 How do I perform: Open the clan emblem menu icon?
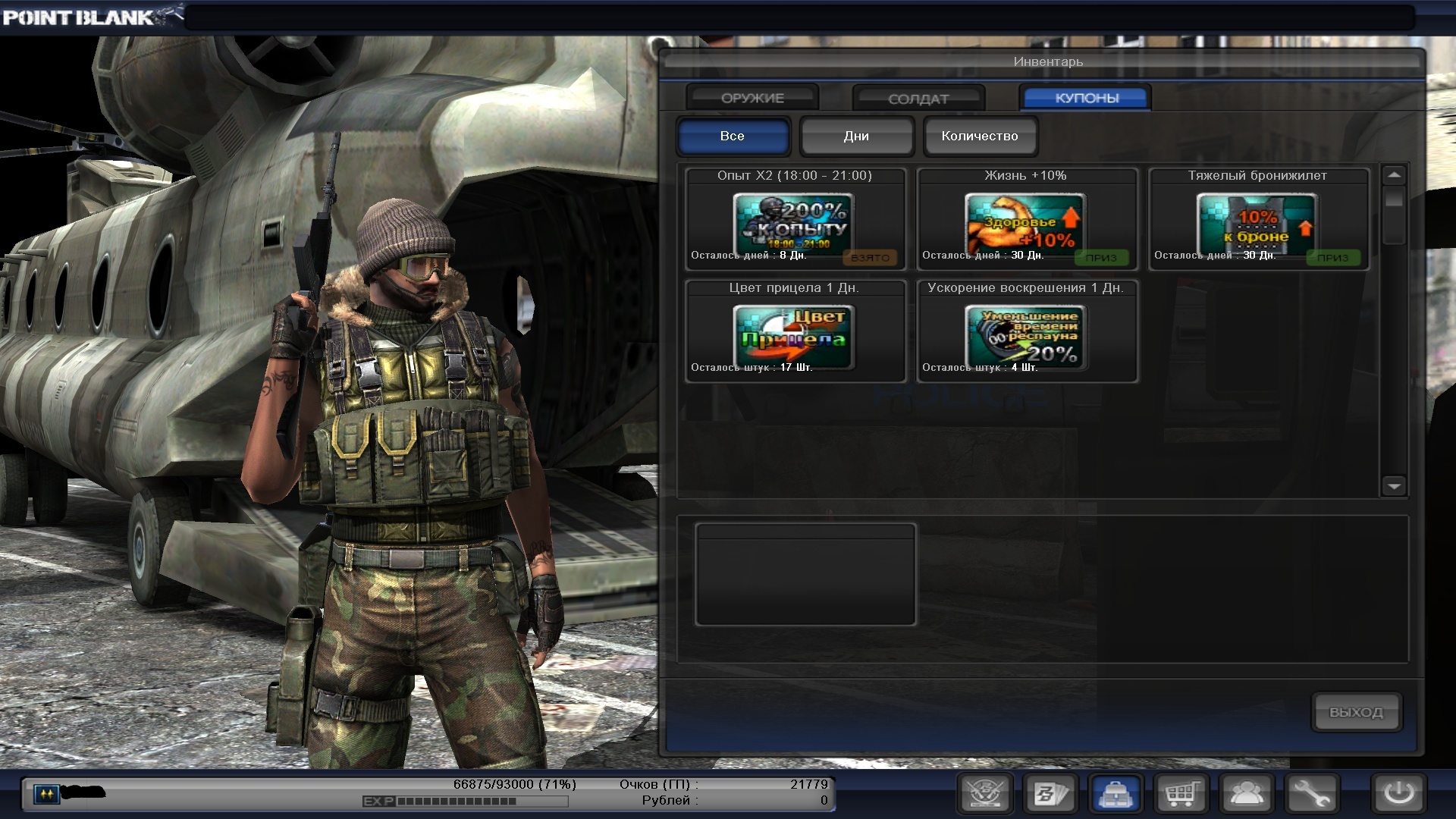pos(984,794)
